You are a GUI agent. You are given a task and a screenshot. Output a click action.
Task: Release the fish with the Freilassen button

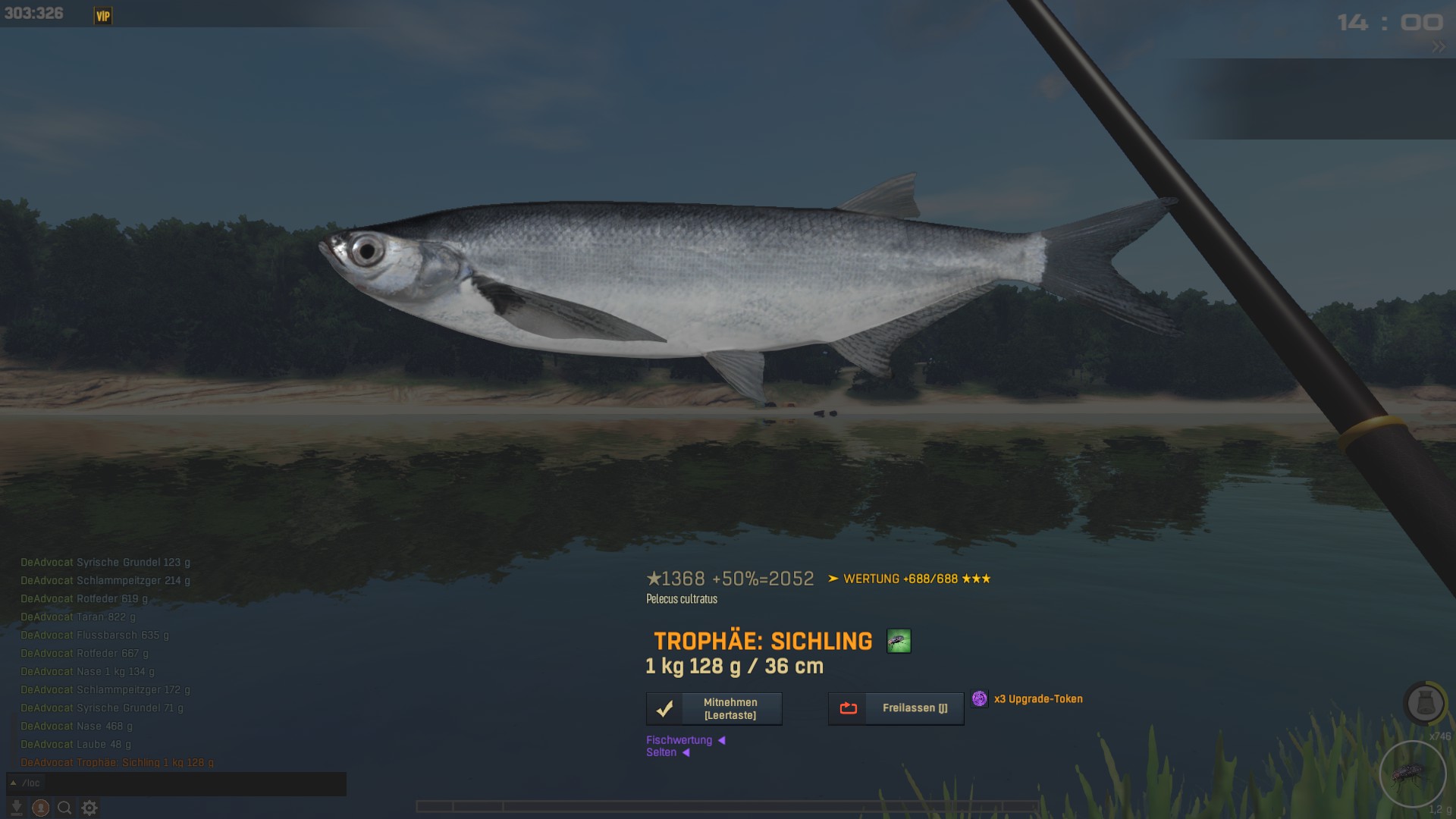click(896, 708)
